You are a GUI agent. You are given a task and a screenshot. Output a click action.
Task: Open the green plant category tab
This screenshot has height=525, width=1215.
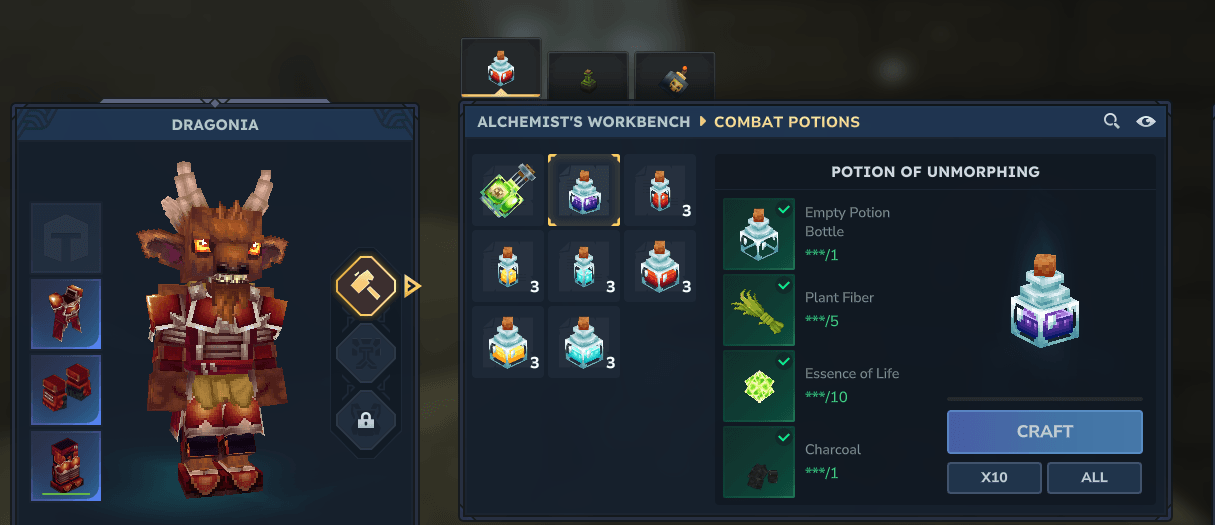coord(588,78)
